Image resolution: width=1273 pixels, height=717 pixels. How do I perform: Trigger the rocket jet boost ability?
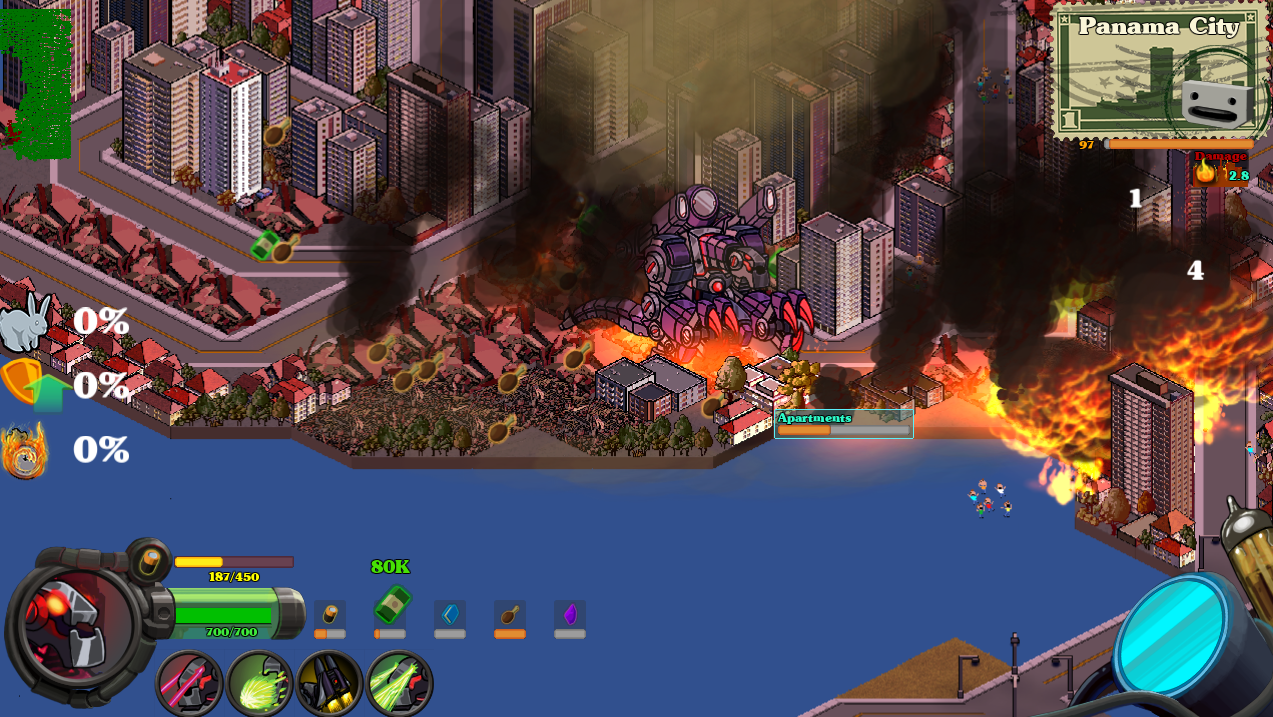329,684
